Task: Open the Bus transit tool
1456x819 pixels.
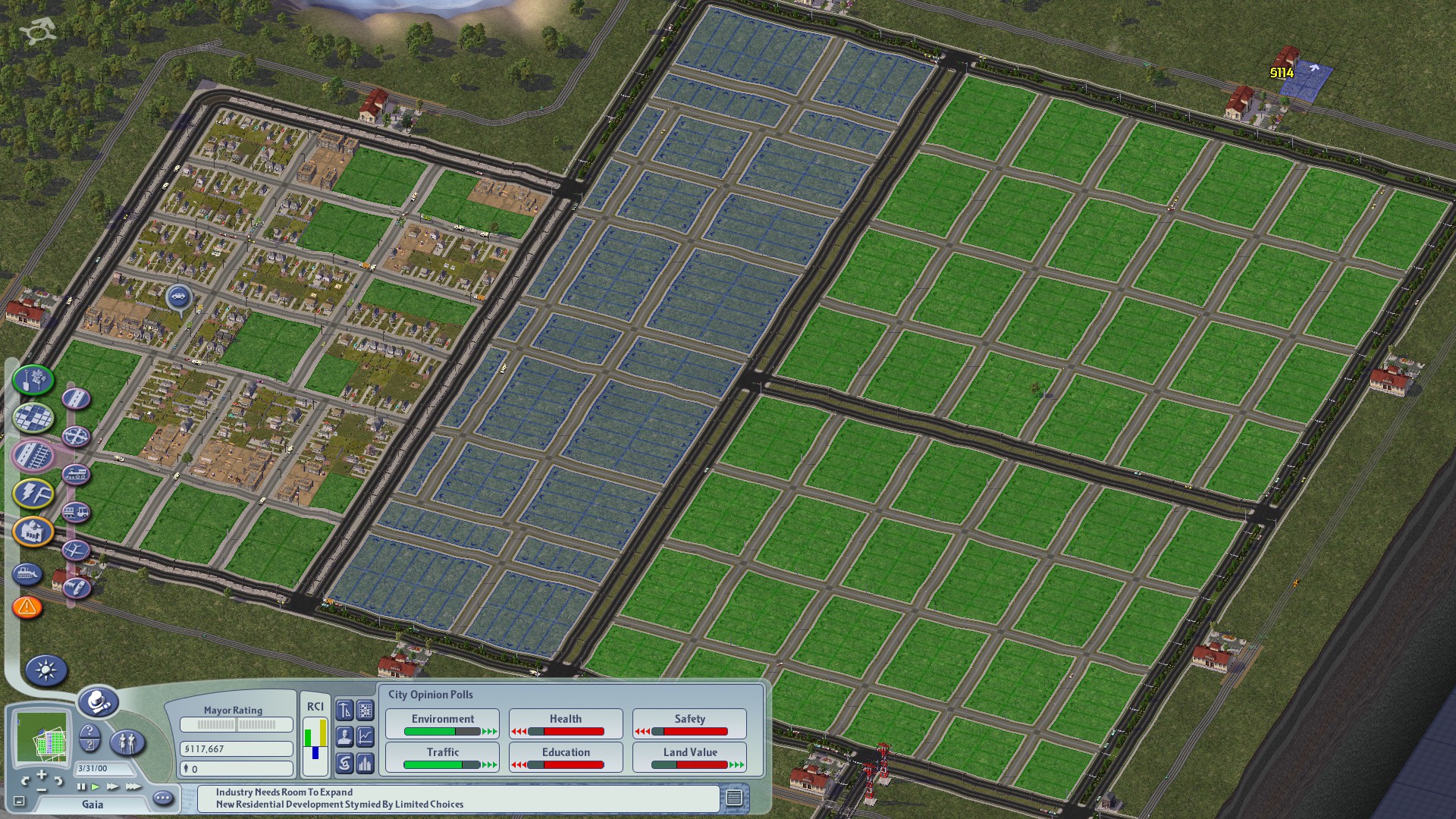Action: click(77, 511)
